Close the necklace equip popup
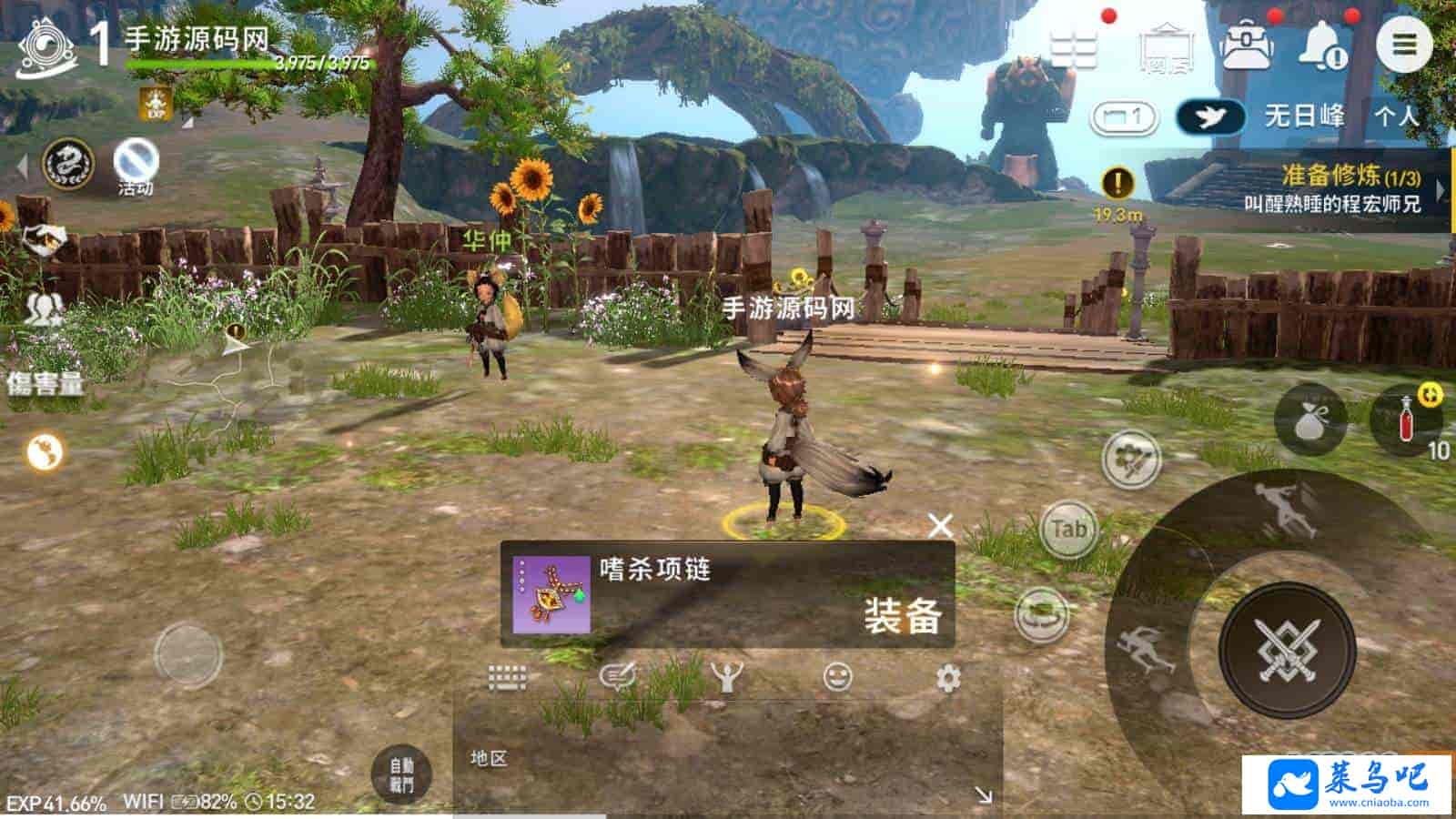 (940, 525)
